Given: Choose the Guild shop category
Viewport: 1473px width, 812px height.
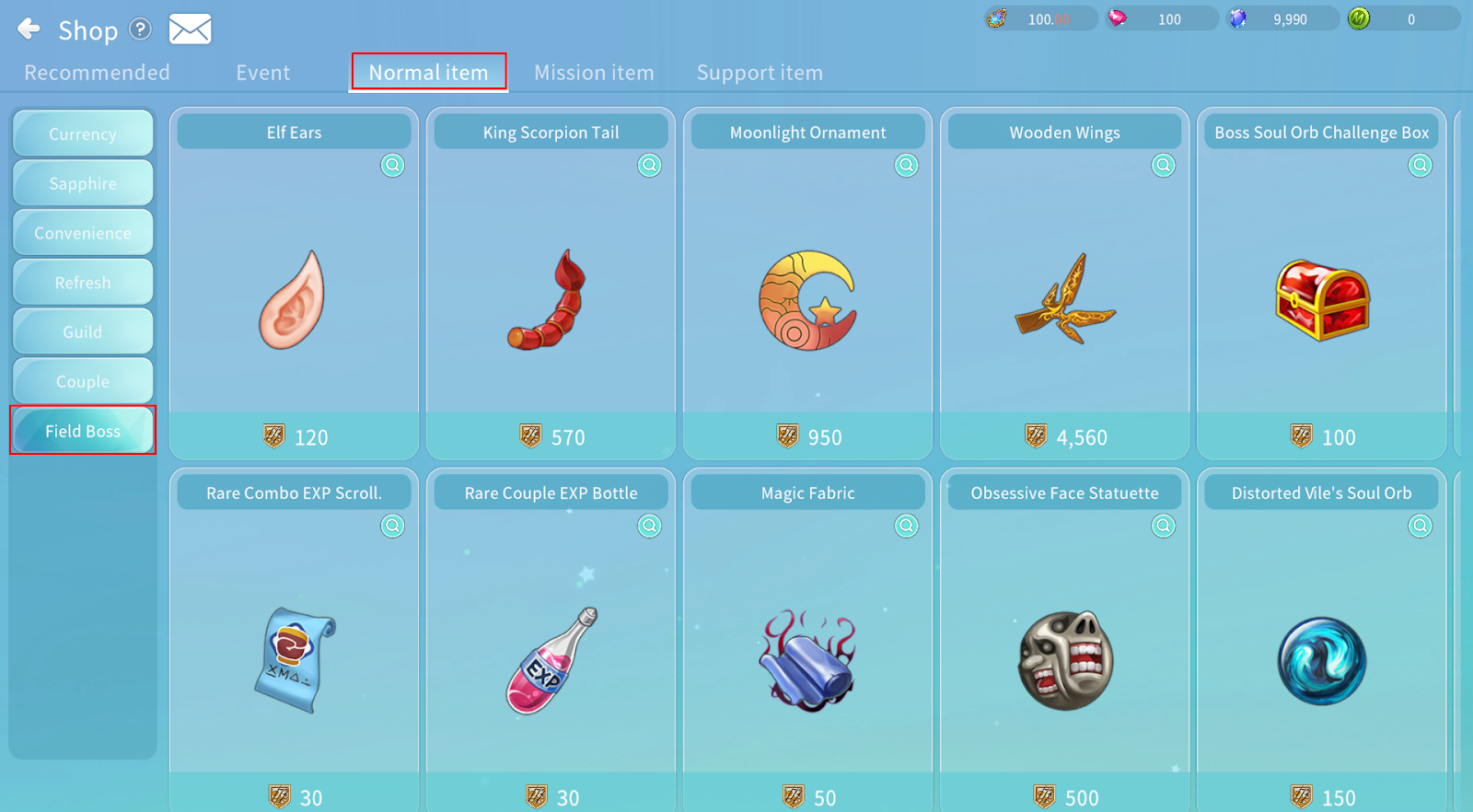Looking at the screenshot, I should coord(83,331).
